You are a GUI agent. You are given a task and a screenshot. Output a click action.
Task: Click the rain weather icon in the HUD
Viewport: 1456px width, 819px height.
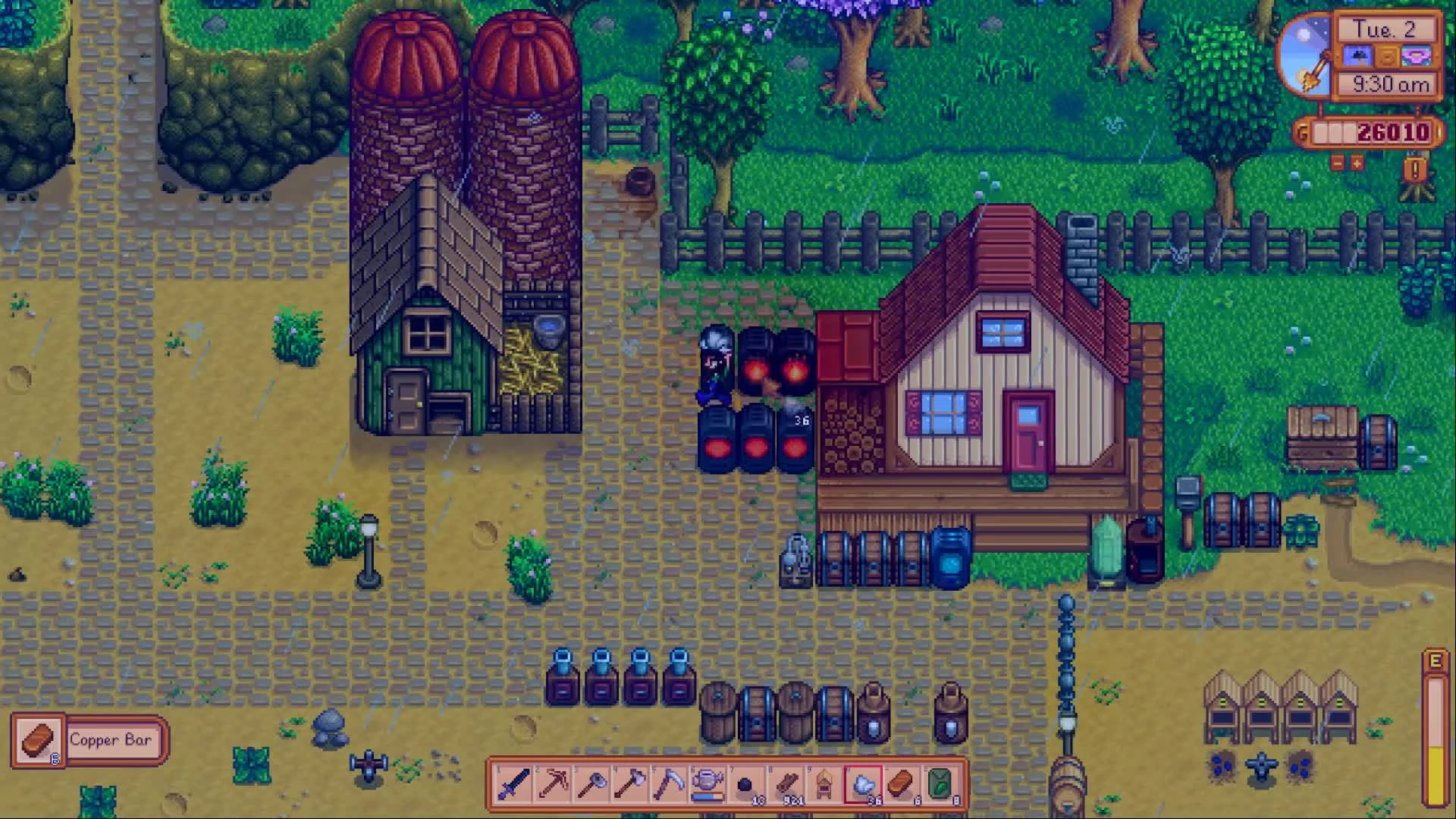1358,55
